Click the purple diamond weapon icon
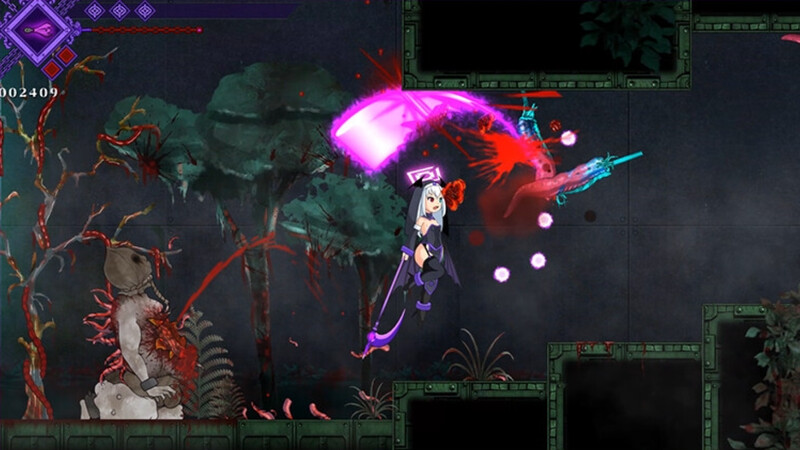800x450 pixels. coord(38,30)
